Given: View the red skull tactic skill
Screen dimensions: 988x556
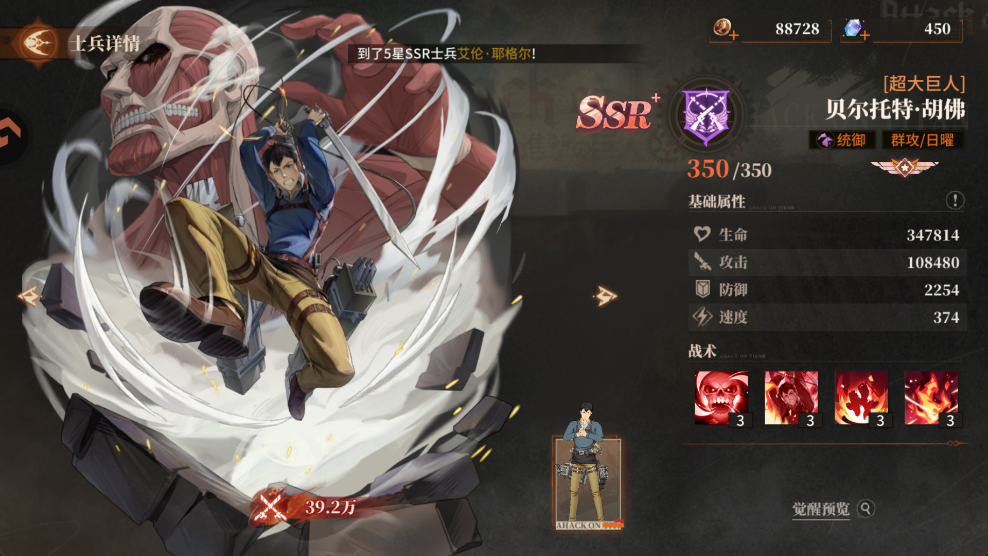Looking at the screenshot, I should (x=721, y=398).
